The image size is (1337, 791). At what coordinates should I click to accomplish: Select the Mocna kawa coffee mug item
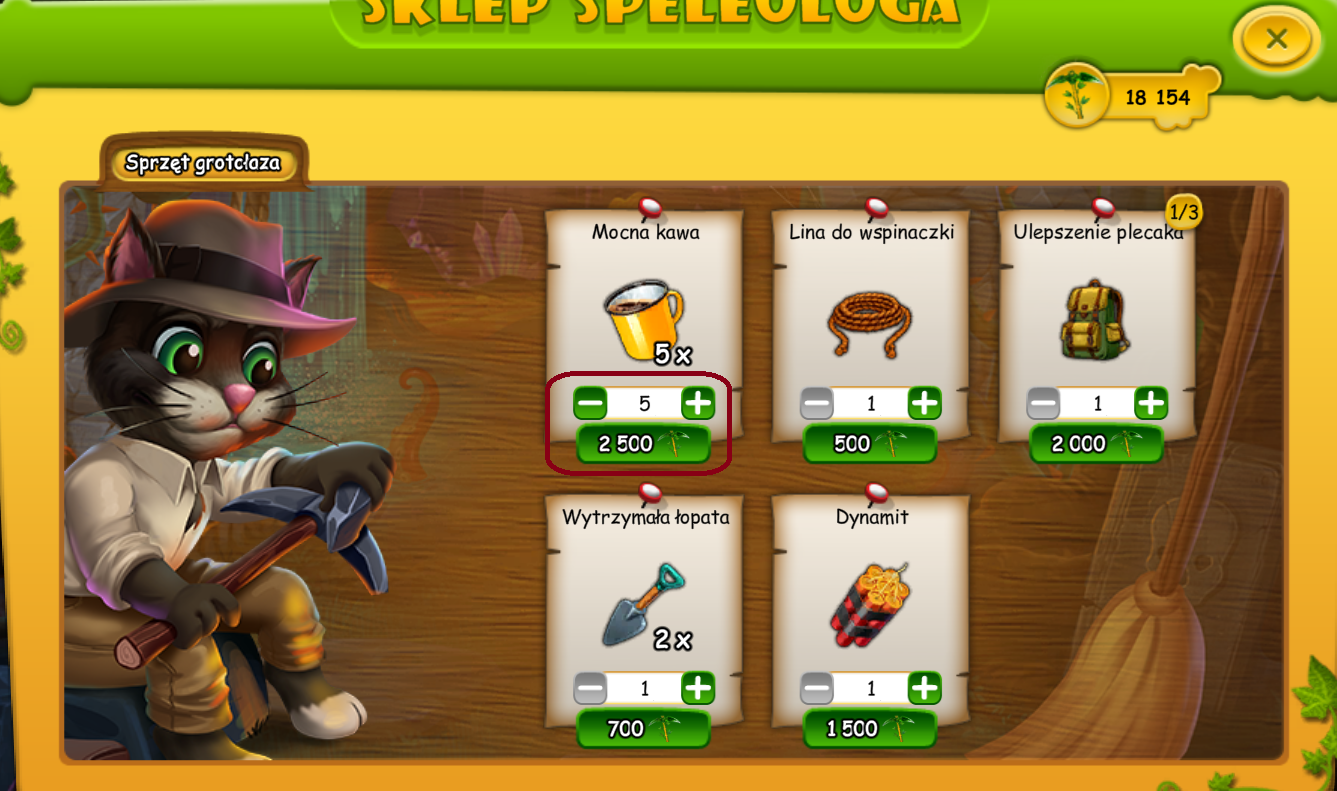coord(643,318)
